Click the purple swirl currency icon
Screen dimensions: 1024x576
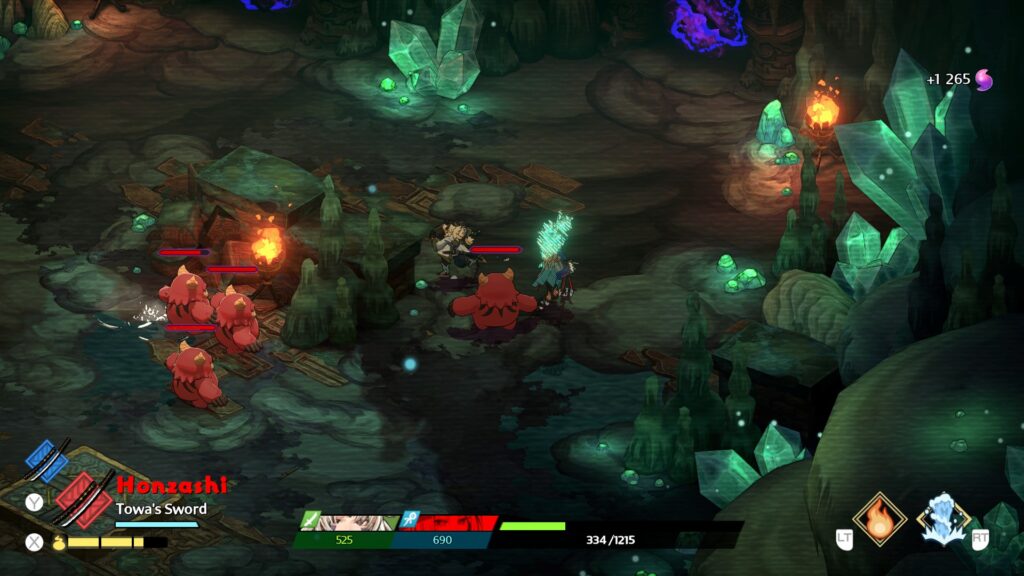click(x=985, y=79)
